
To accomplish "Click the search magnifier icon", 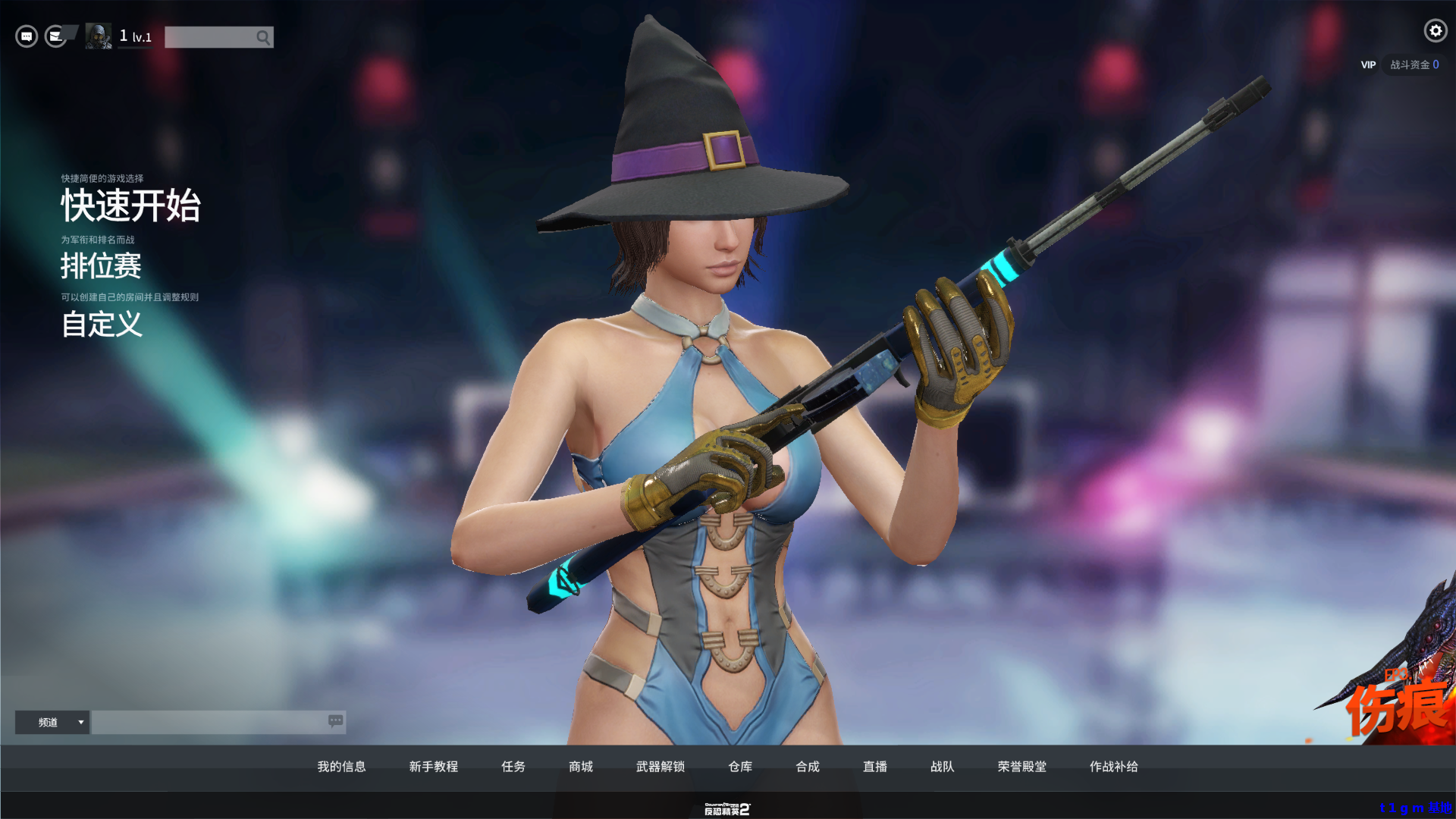I will [x=263, y=36].
